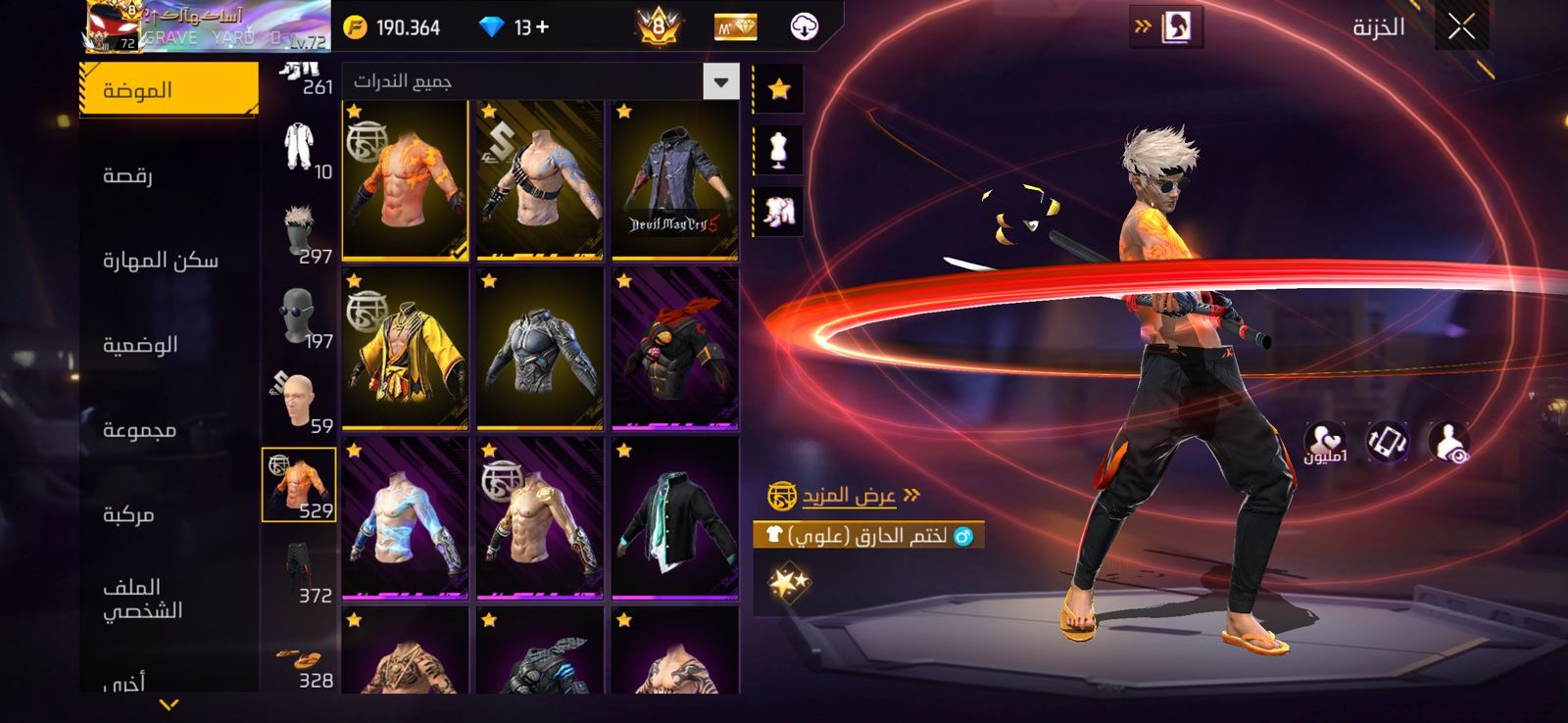
Task: Choose the yellow open jacket top
Action: 405,350
